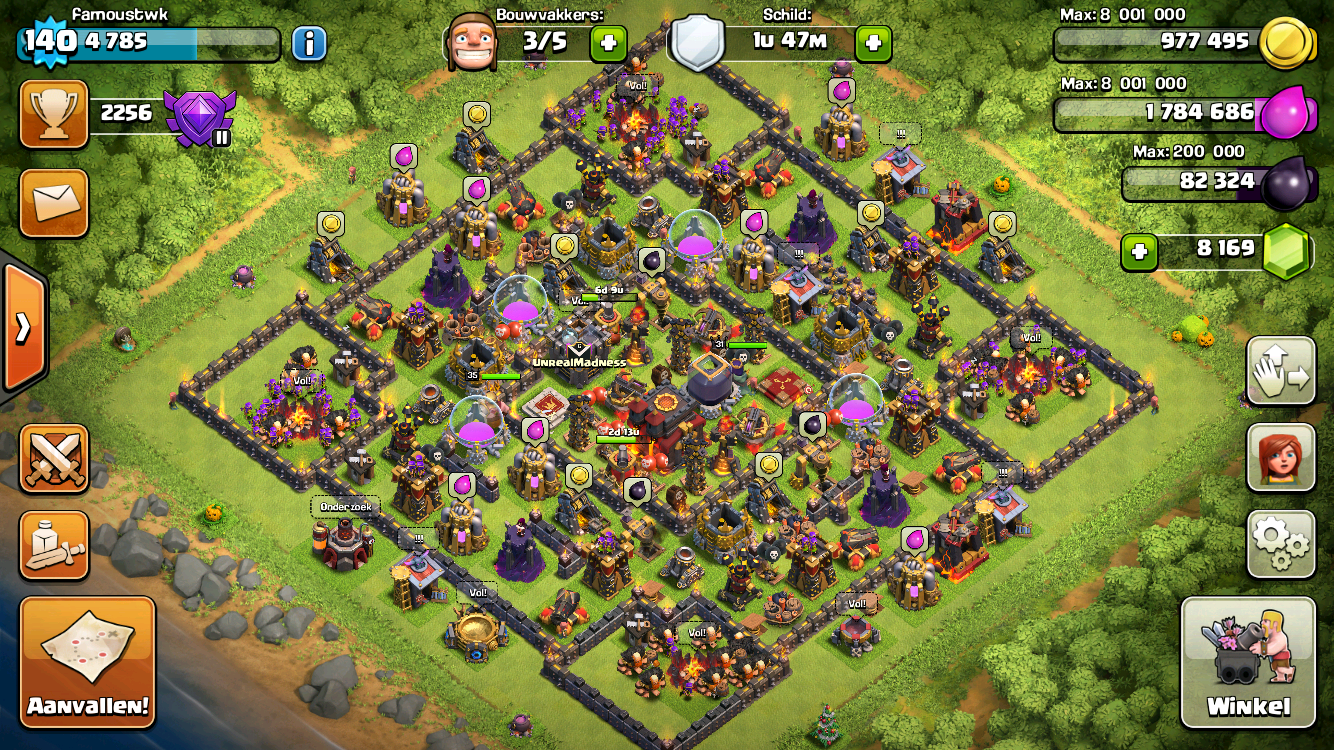Open the bottle and scroll button
Viewport: 1334px width, 750px height.
(x=54, y=544)
